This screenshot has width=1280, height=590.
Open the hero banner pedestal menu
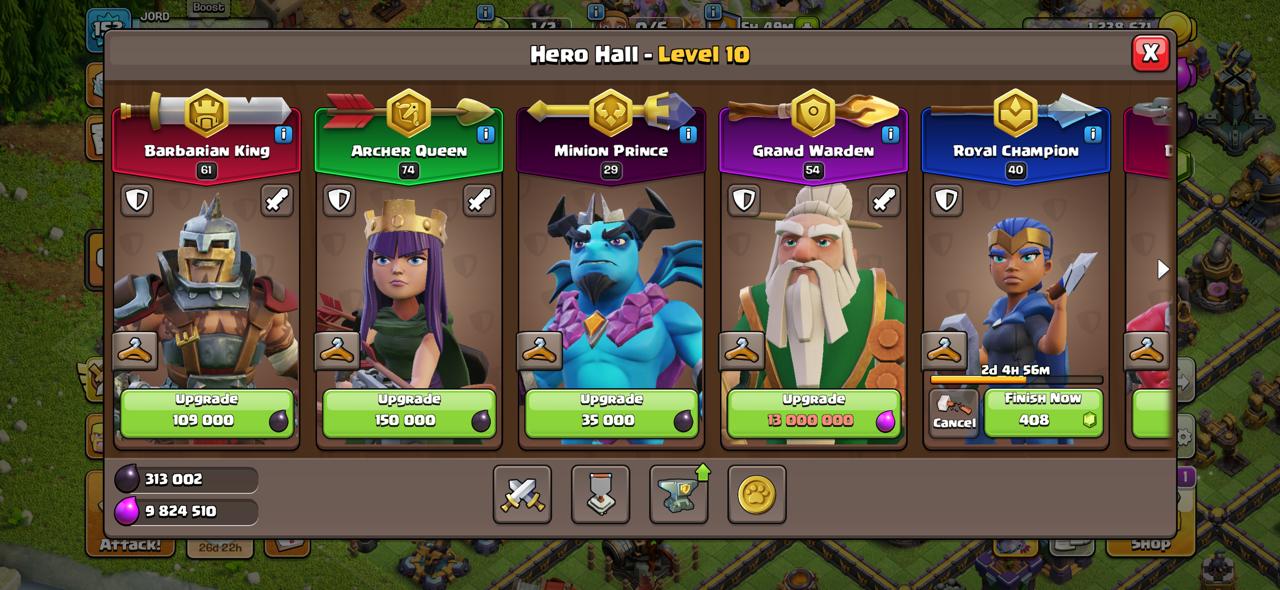[x=600, y=494]
